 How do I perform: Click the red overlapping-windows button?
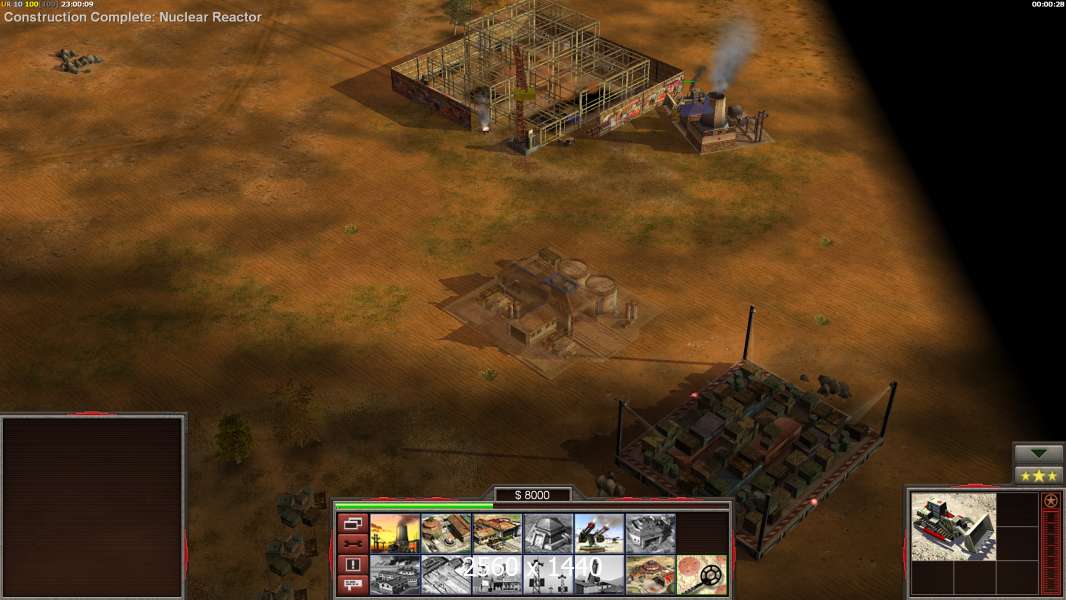[x=351, y=523]
